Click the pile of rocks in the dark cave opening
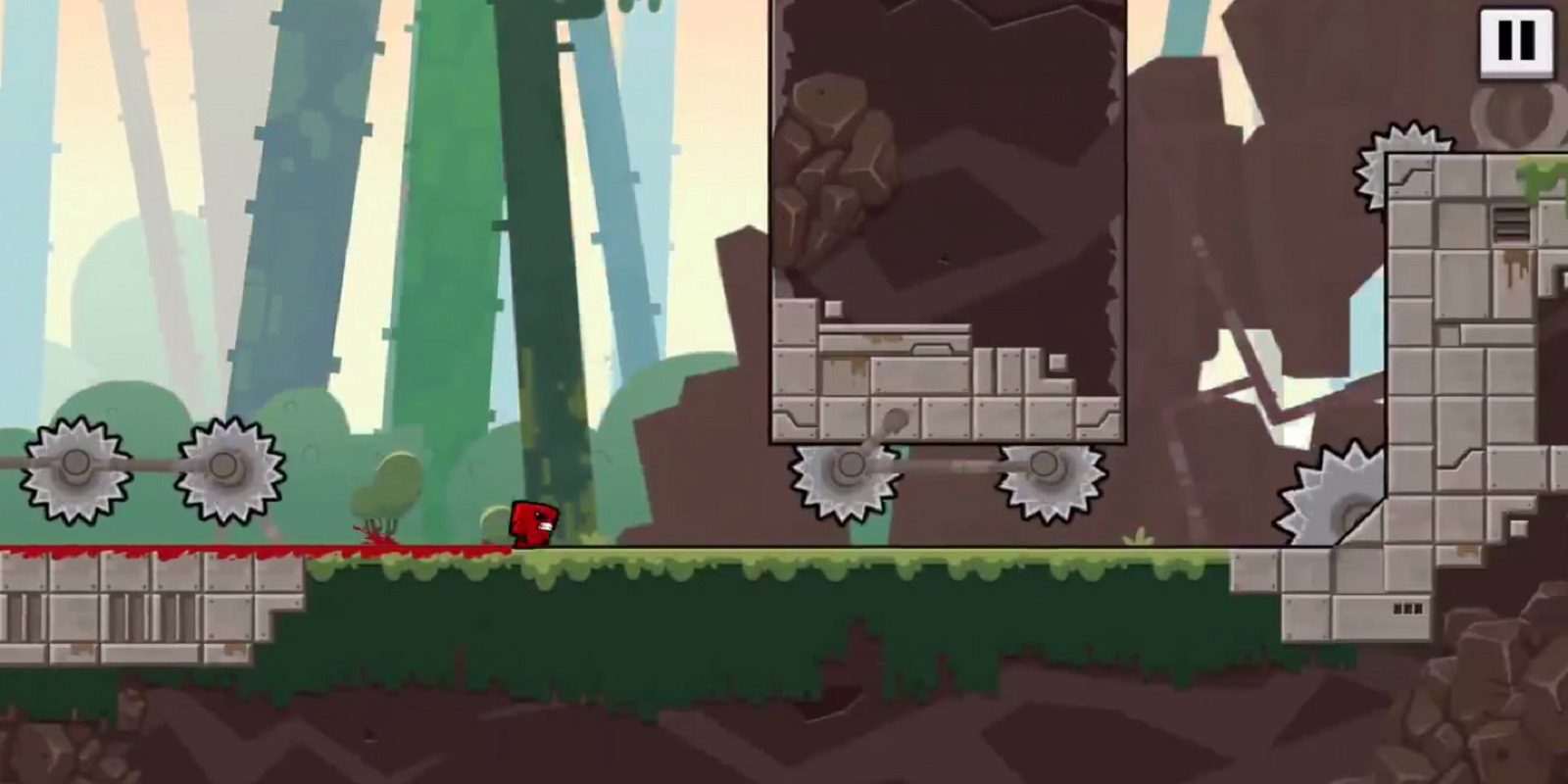 [x=839, y=167]
